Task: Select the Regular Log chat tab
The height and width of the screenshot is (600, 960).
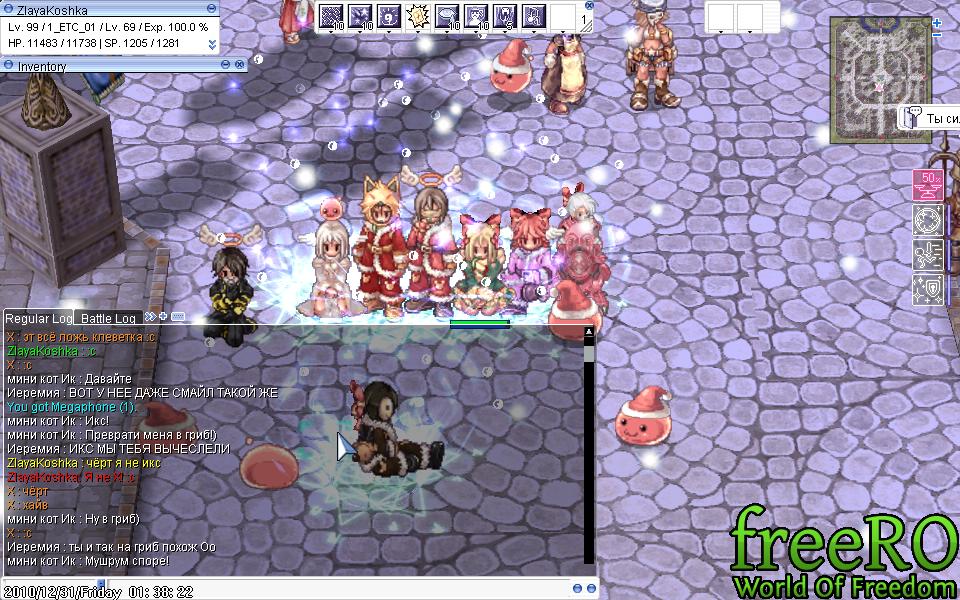Action: pos(38,318)
